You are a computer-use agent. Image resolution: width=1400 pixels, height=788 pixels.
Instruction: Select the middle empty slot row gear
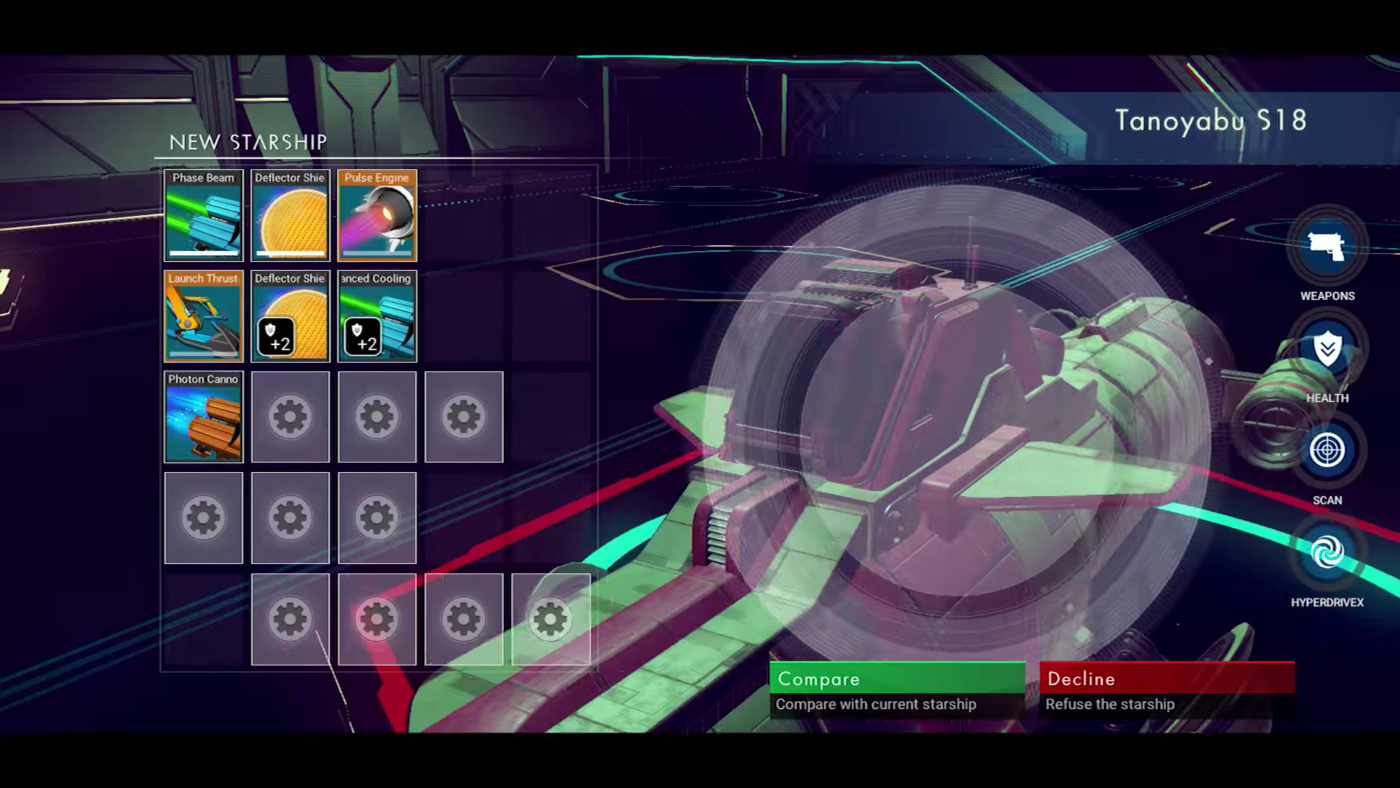click(x=290, y=517)
